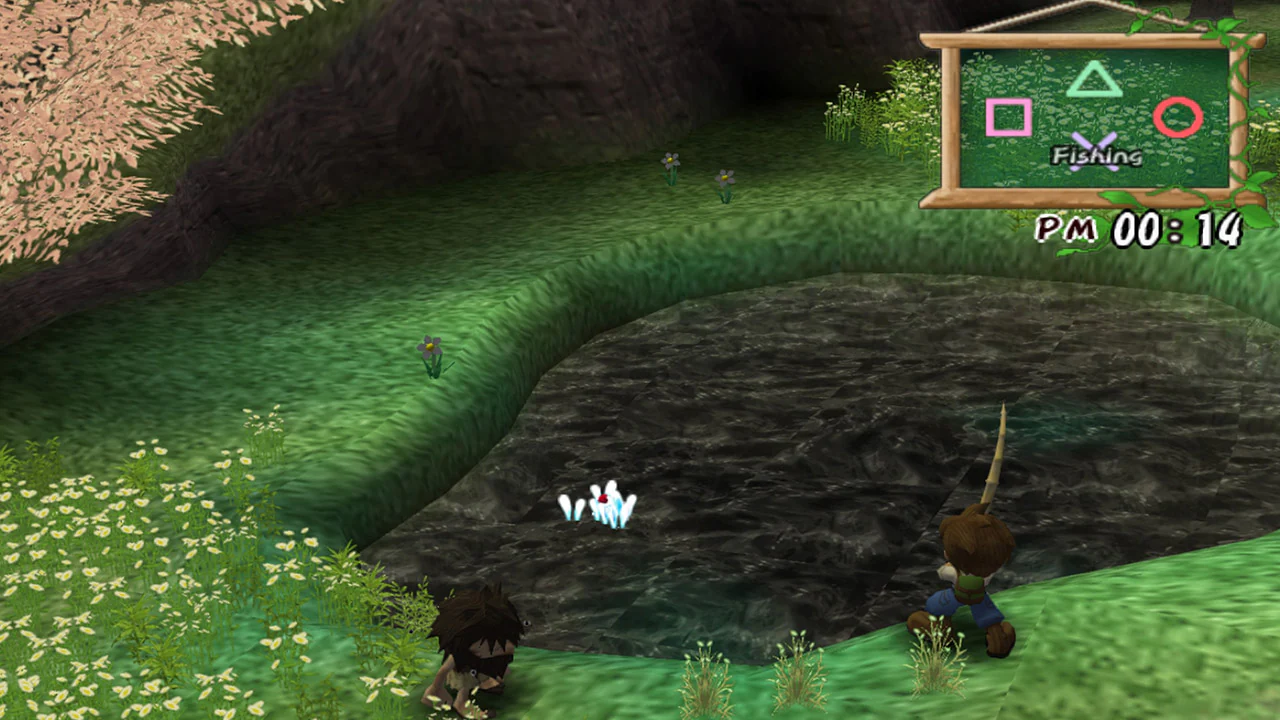Select the Fishing text label

pyautogui.click(x=1098, y=157)
